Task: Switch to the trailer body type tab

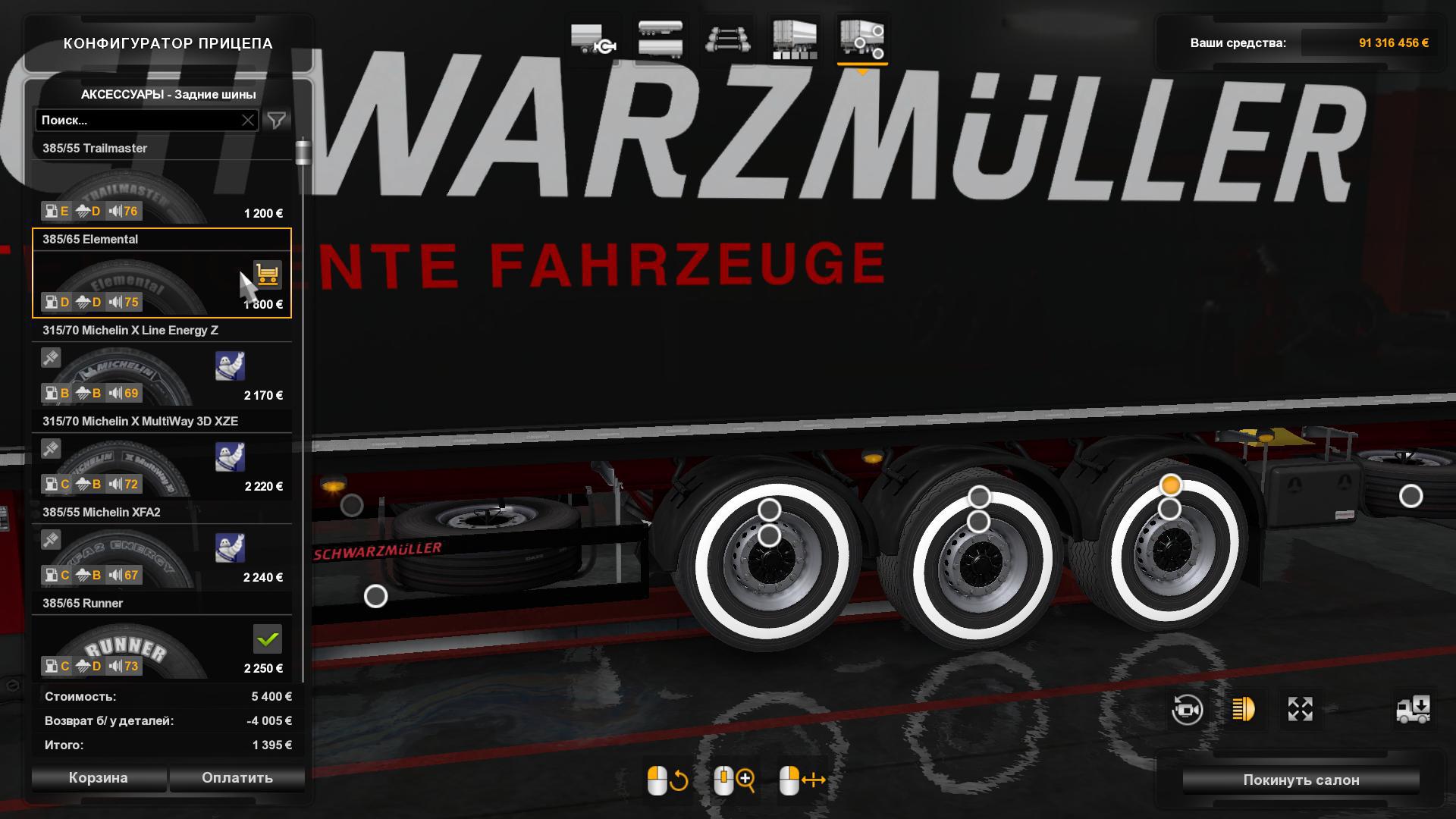Action: [x=661, y=38]
